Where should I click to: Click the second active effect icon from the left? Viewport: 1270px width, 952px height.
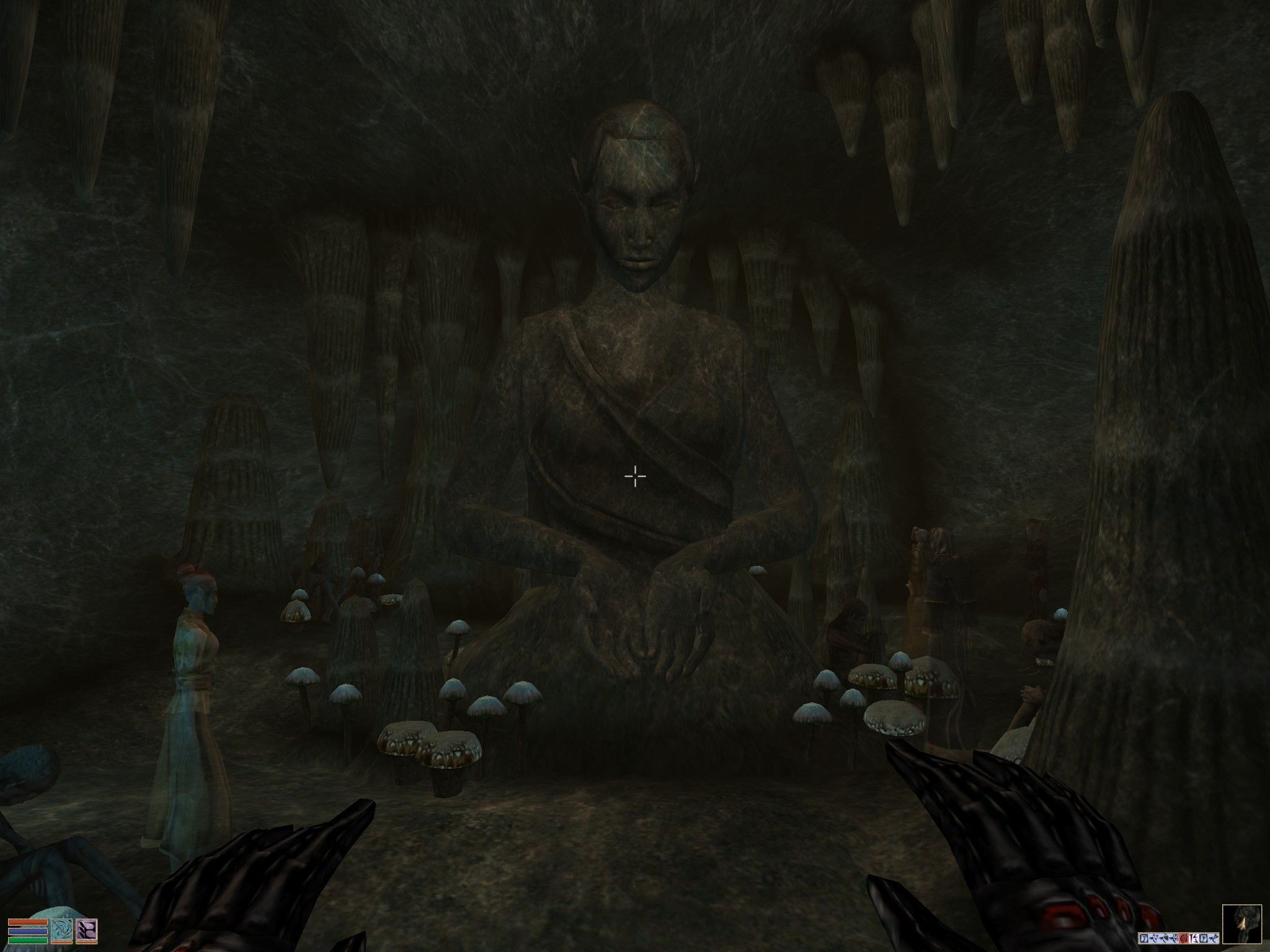[x=1153, y=938]
